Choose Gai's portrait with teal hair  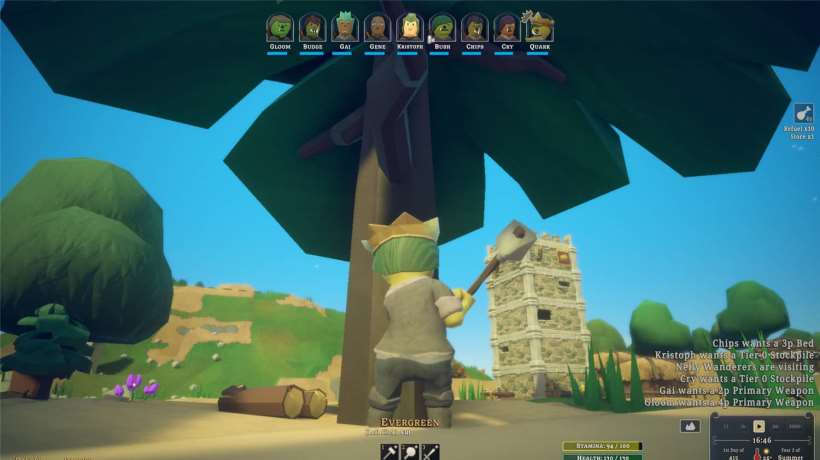(x=345, y=27)
